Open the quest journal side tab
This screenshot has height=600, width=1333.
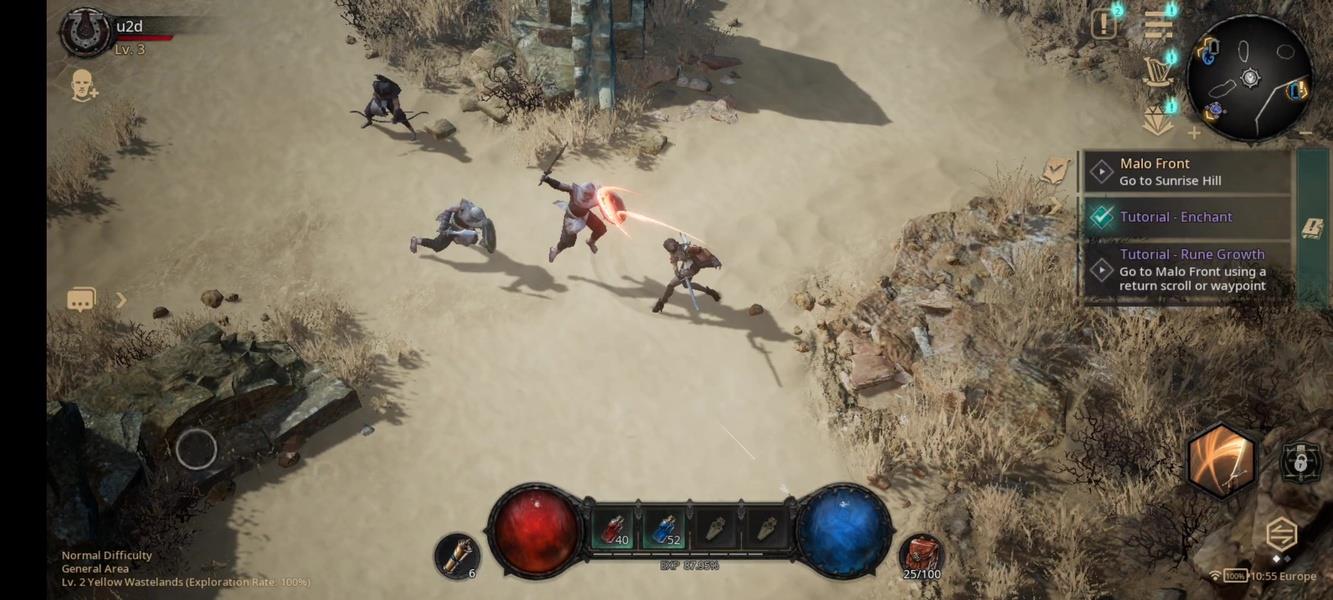pos(1312,228)
